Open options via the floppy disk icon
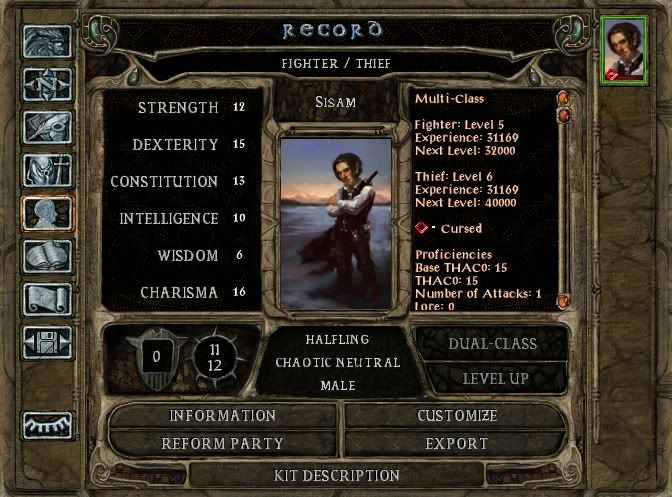Viewport: 672px width, 497px height. tap(47, 341)
